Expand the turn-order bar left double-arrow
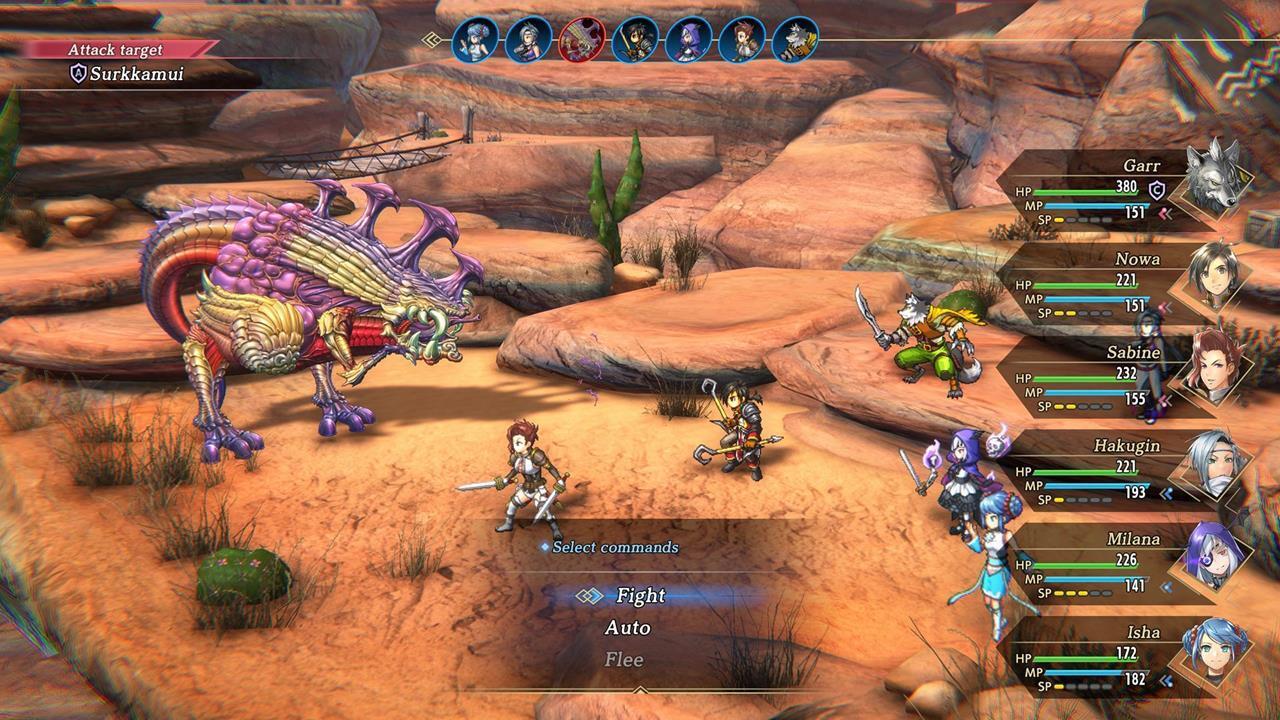Screen dimensions: 1280x720 click(x=430, y=38)
